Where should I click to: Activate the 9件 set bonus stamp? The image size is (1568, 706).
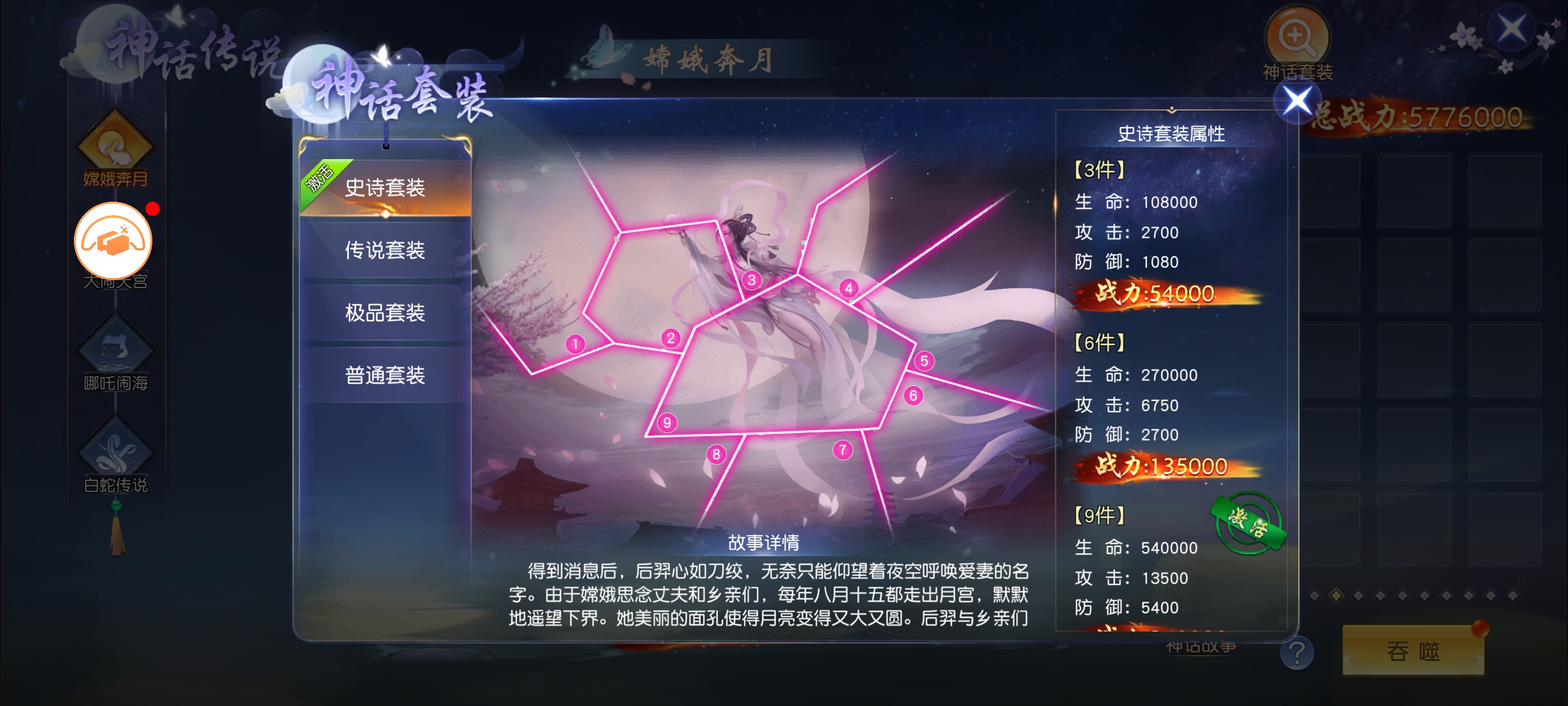point(1248,523)
